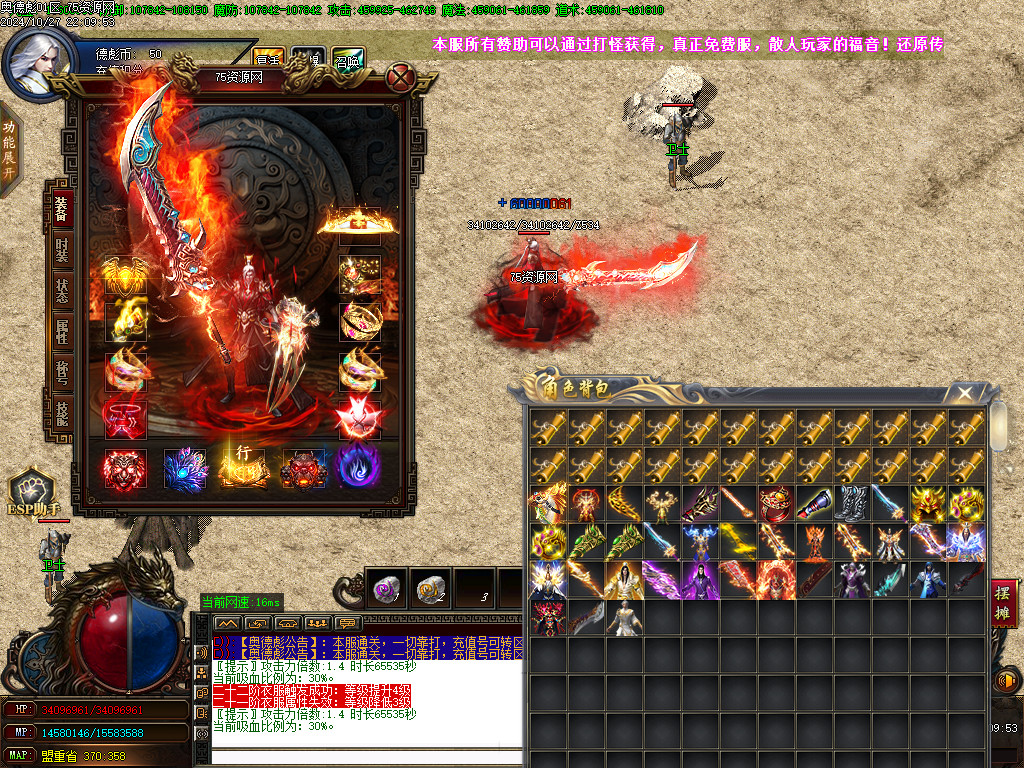
Task: Use the purple swirl stone in hotbar slot 1
Action: coord(385,590)
